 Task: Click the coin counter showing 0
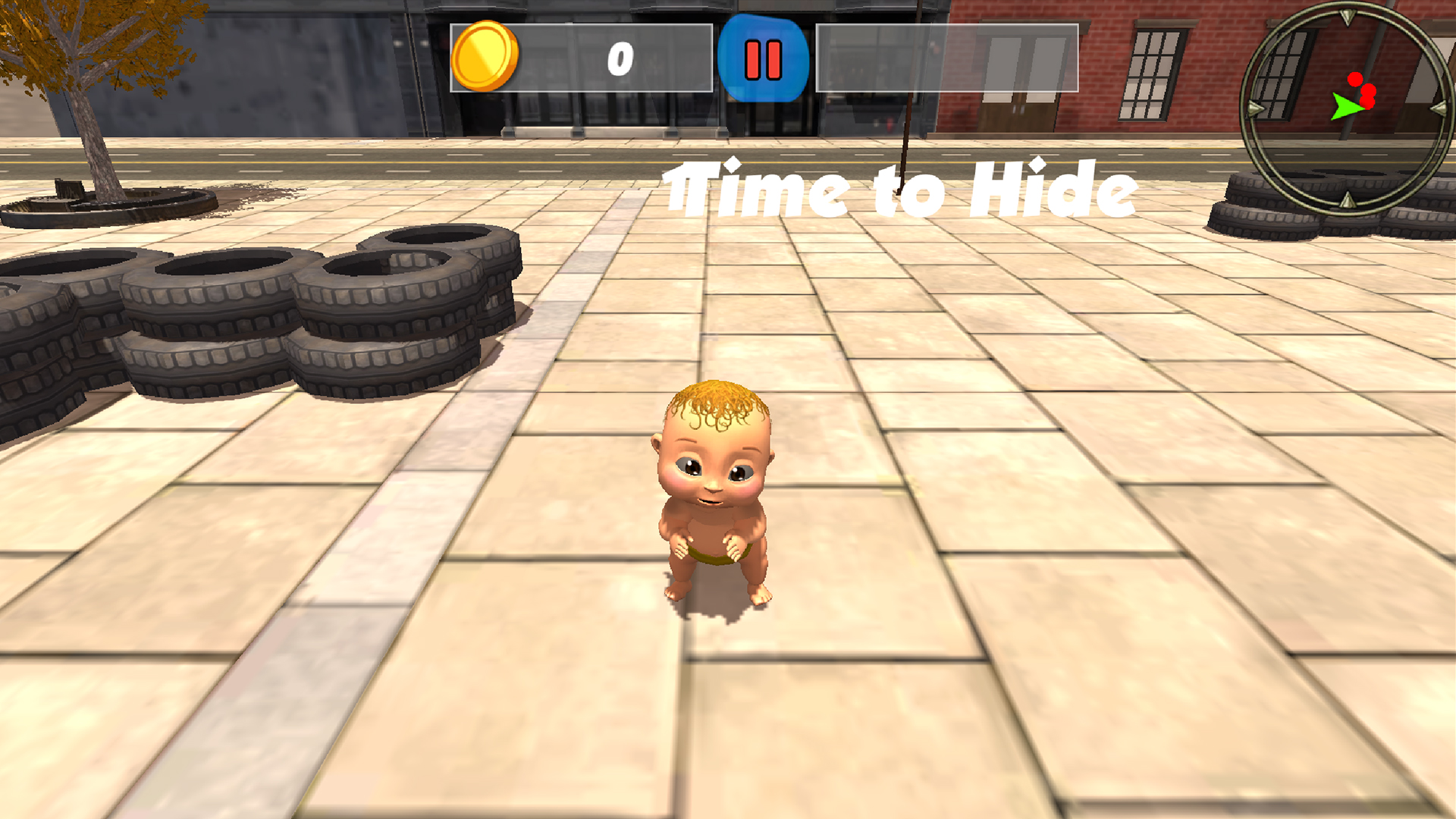click(618, 59)
